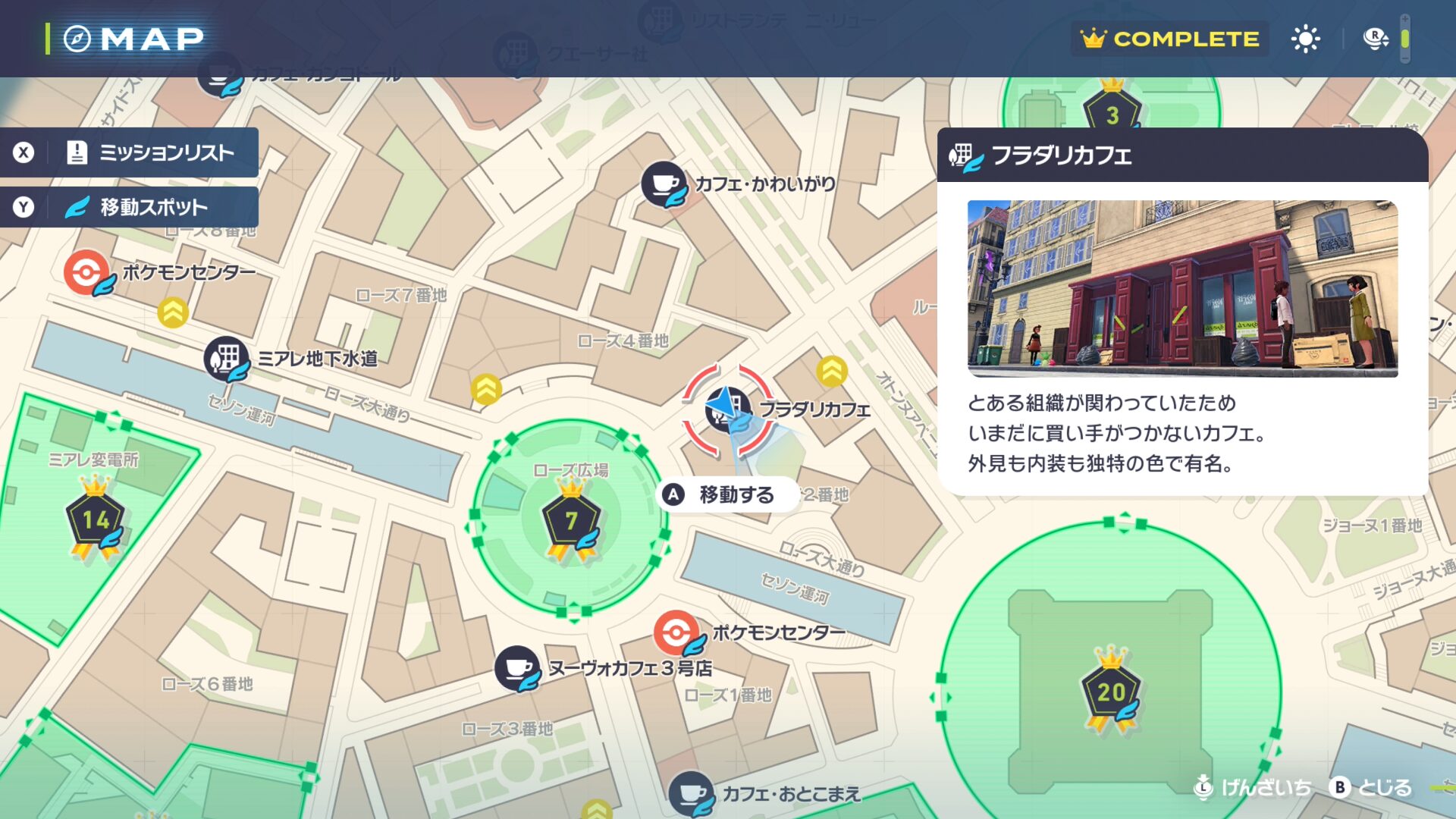
Task: Toggle the sun time-of-day icon
Action: pos(1305,39)
